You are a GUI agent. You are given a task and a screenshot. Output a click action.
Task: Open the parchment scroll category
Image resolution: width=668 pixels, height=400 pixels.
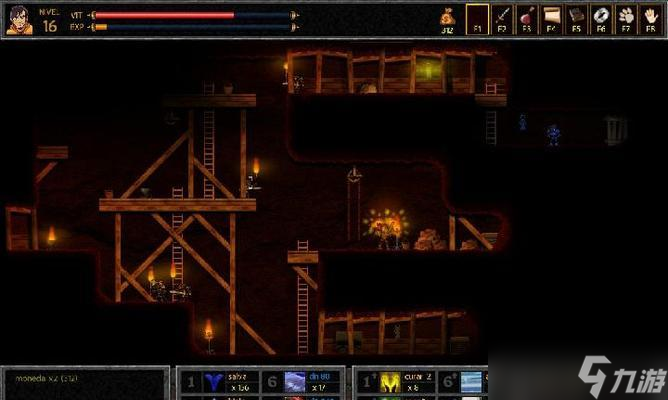(551, 19)
